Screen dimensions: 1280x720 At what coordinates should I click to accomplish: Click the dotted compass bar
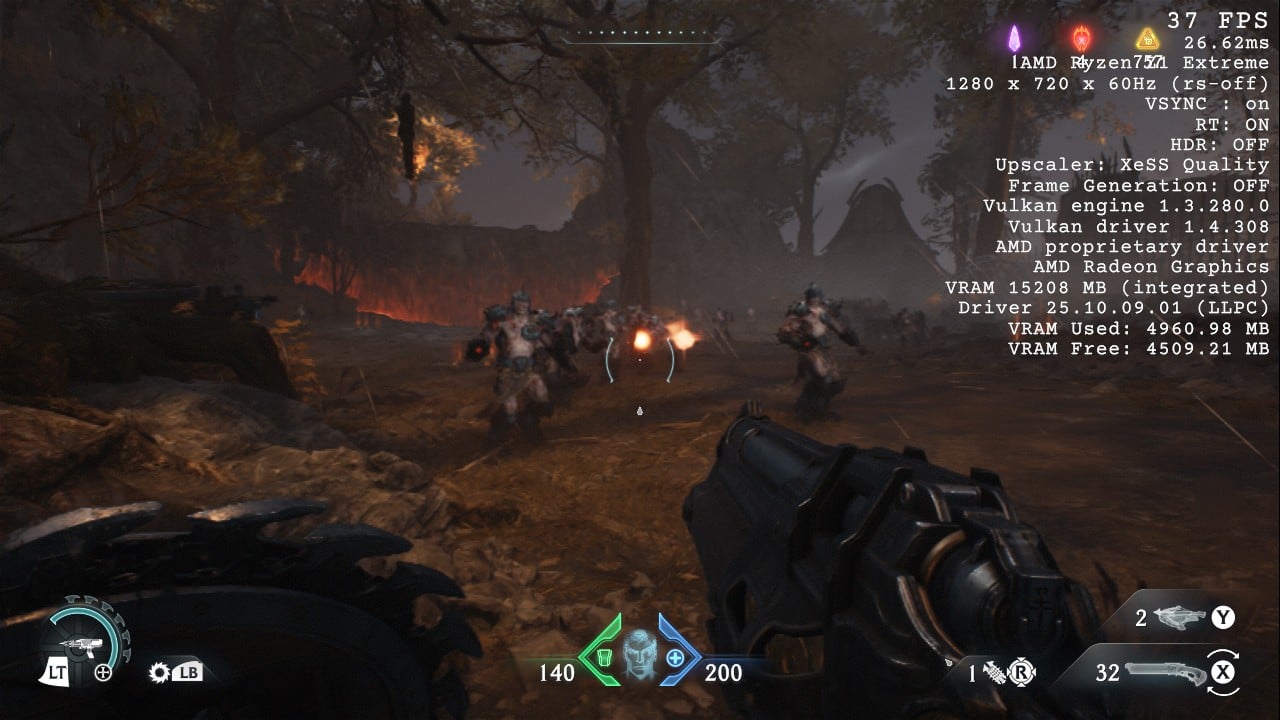(640, 35)
